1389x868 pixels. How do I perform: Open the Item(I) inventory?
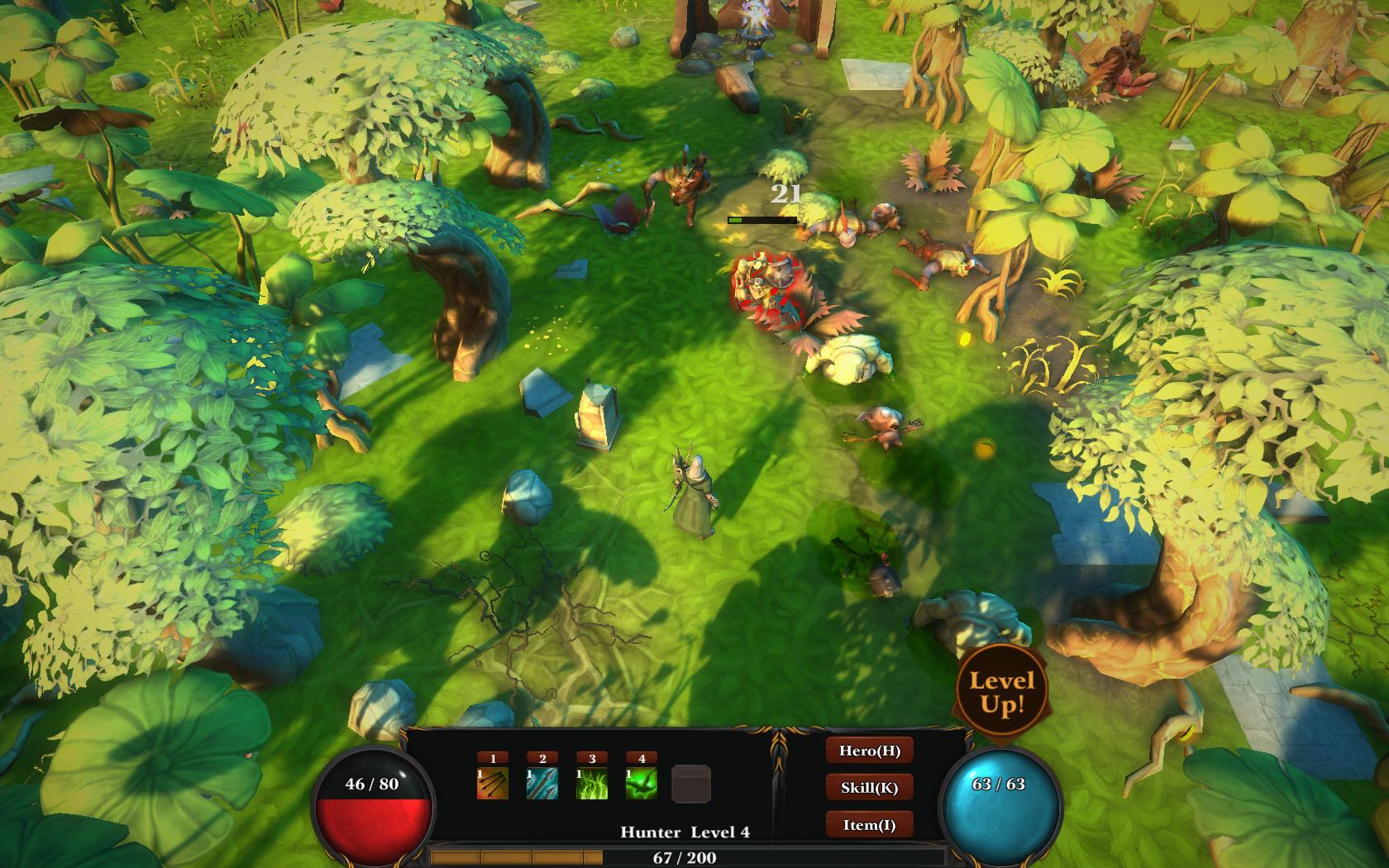click(x=869, y=825)
